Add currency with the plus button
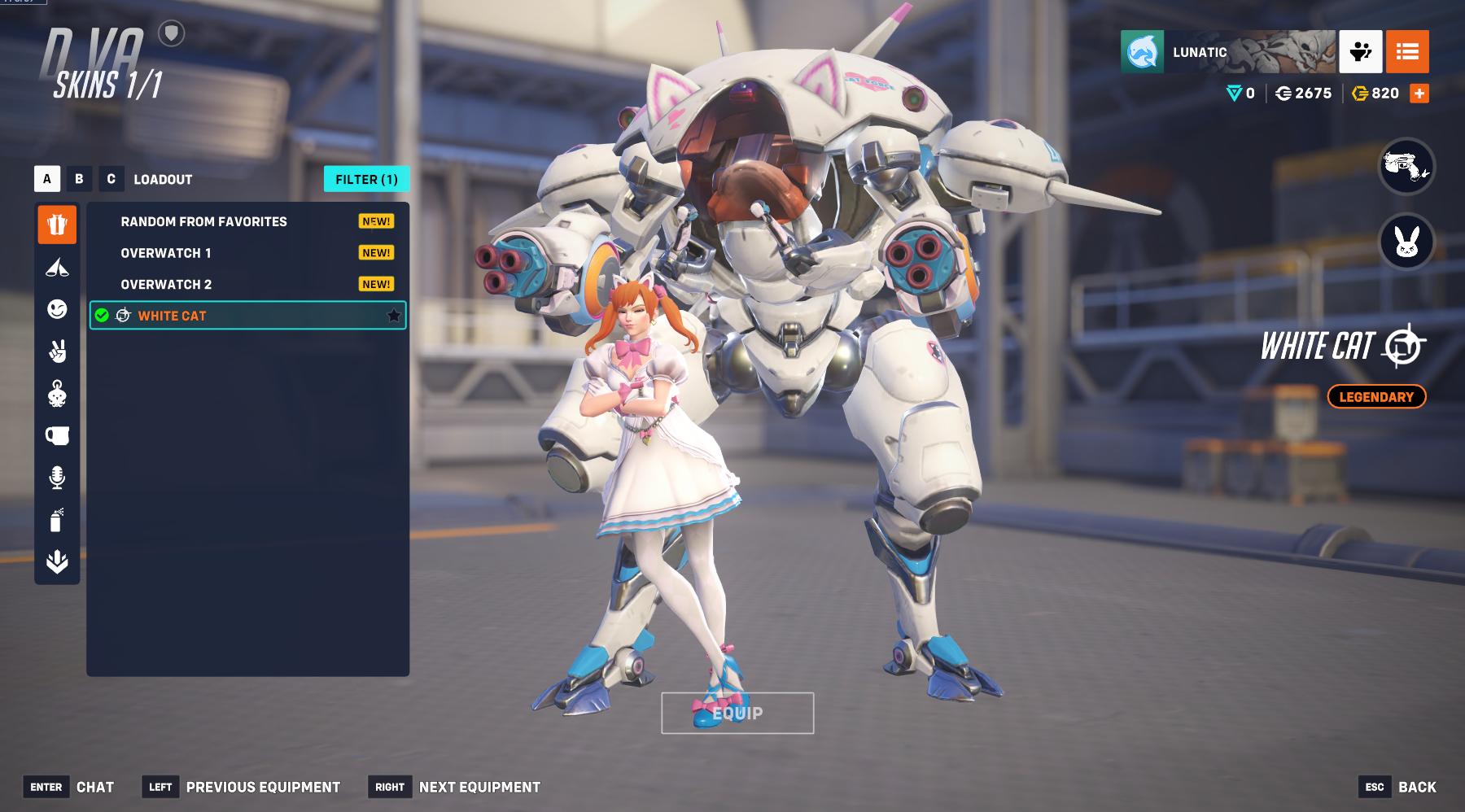1465x812 pixels. coord(1419,94)
